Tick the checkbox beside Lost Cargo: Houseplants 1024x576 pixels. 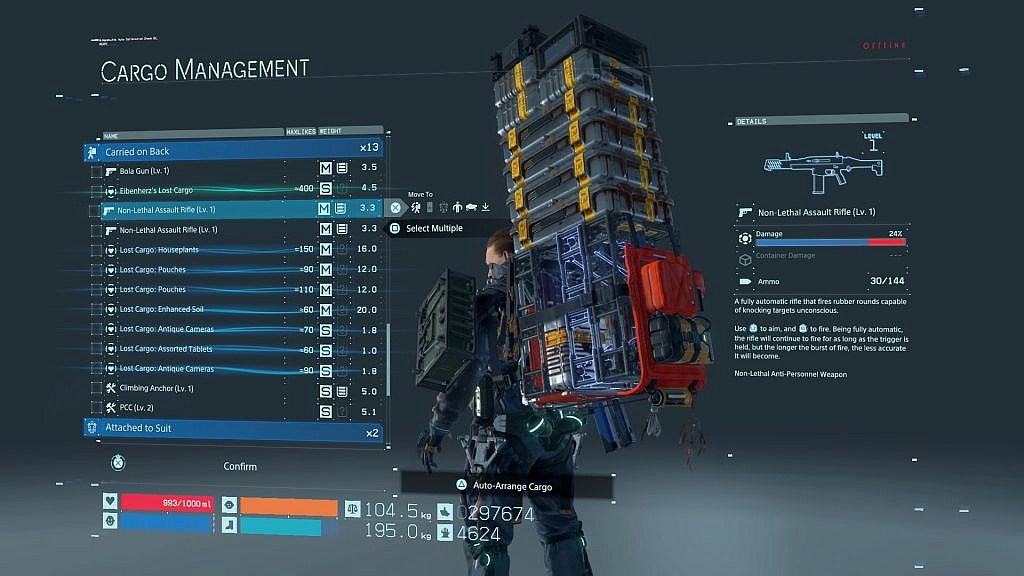tap(96, 249)
